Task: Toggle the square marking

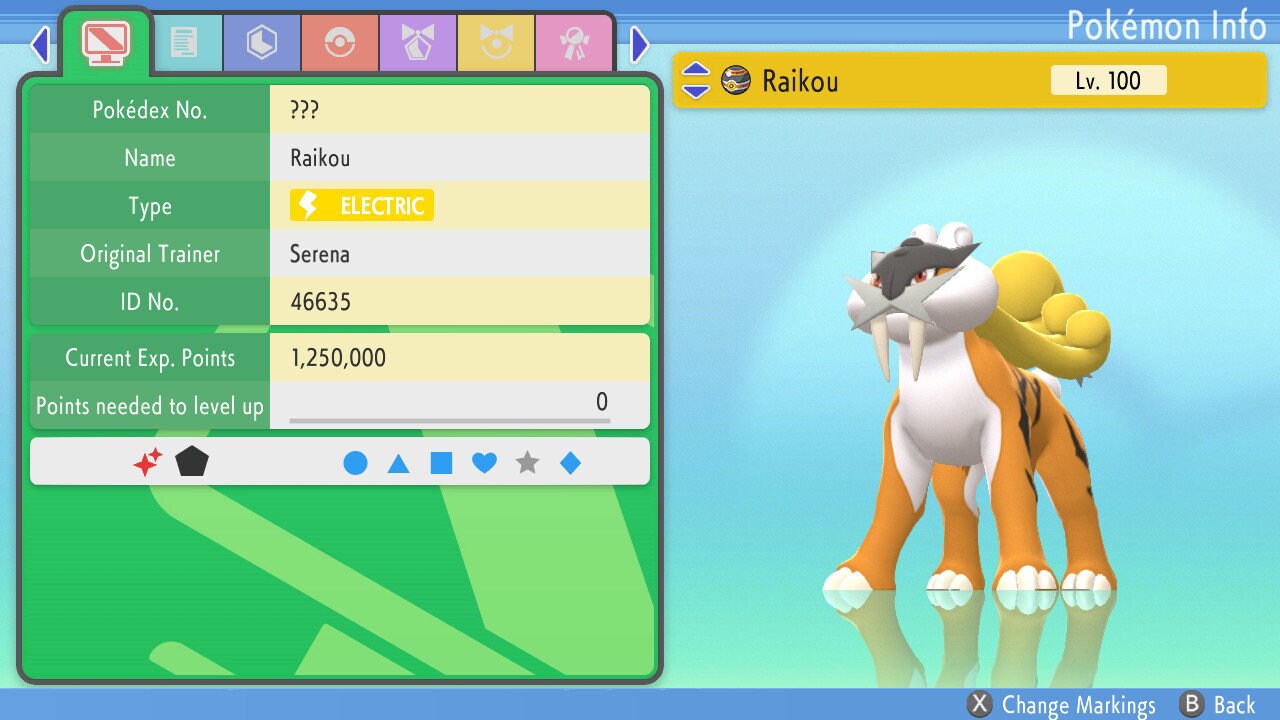Action: [x=441, y=463]
